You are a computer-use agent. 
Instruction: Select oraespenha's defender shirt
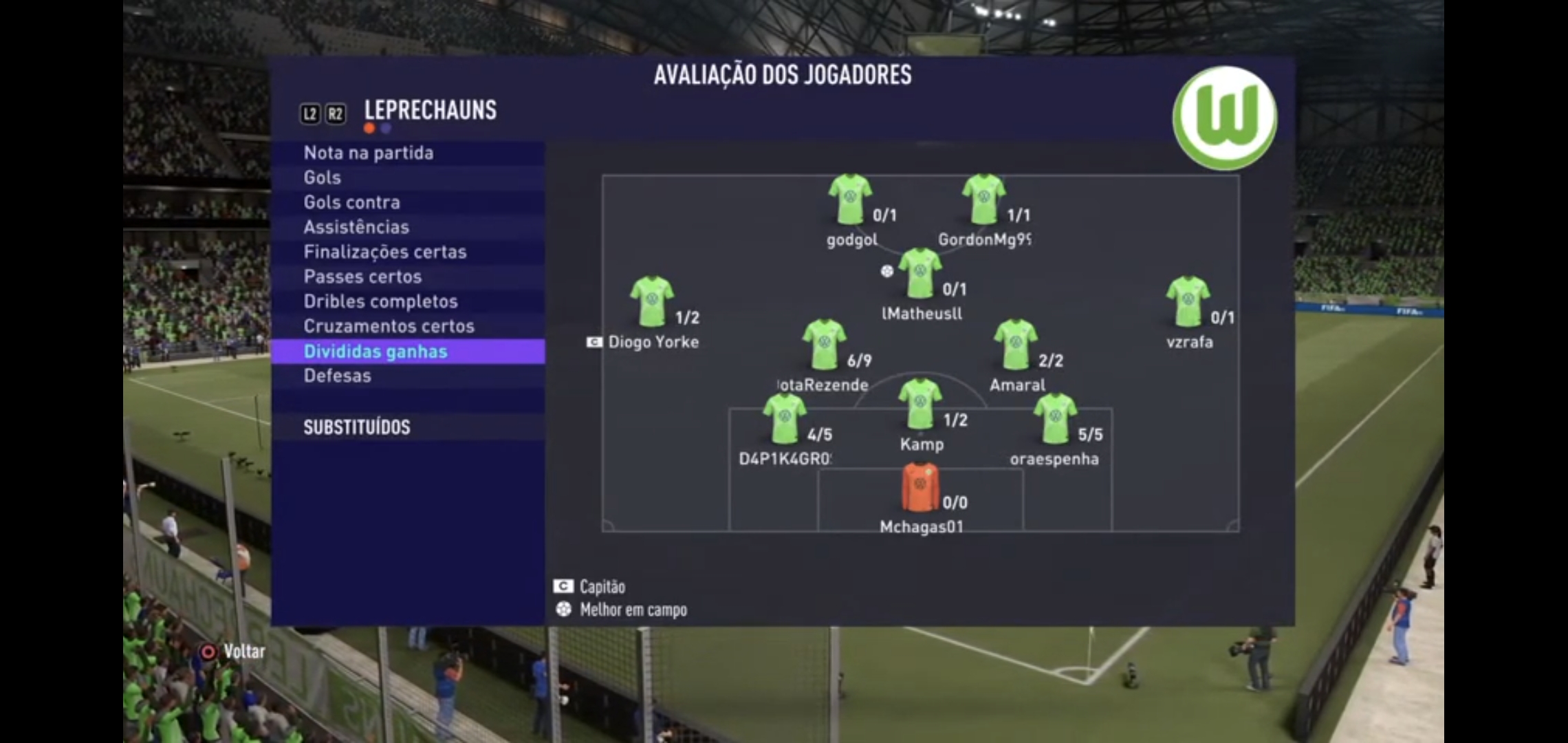[1054, 418]
